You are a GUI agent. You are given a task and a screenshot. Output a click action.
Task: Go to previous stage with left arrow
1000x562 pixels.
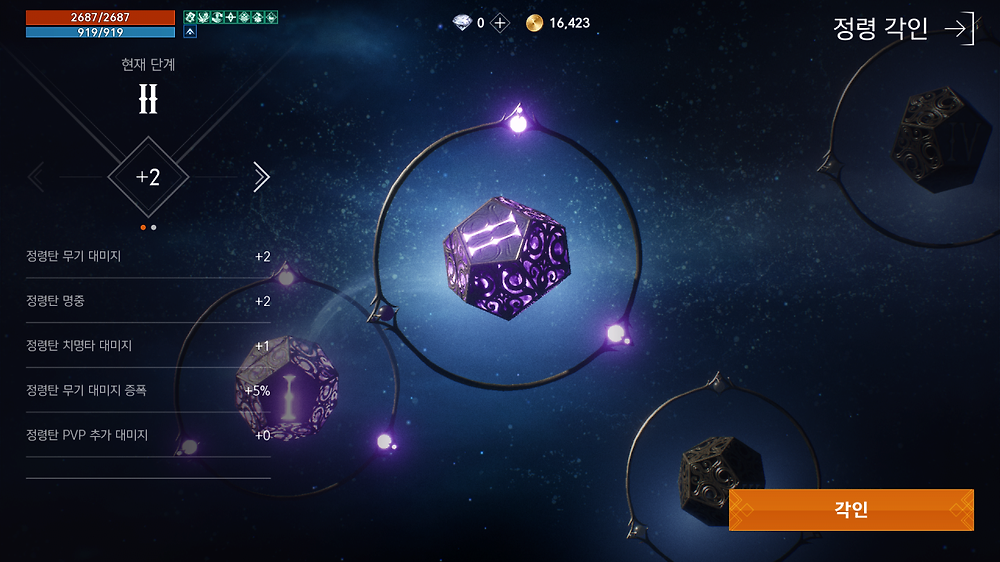(x=36, y=177)
